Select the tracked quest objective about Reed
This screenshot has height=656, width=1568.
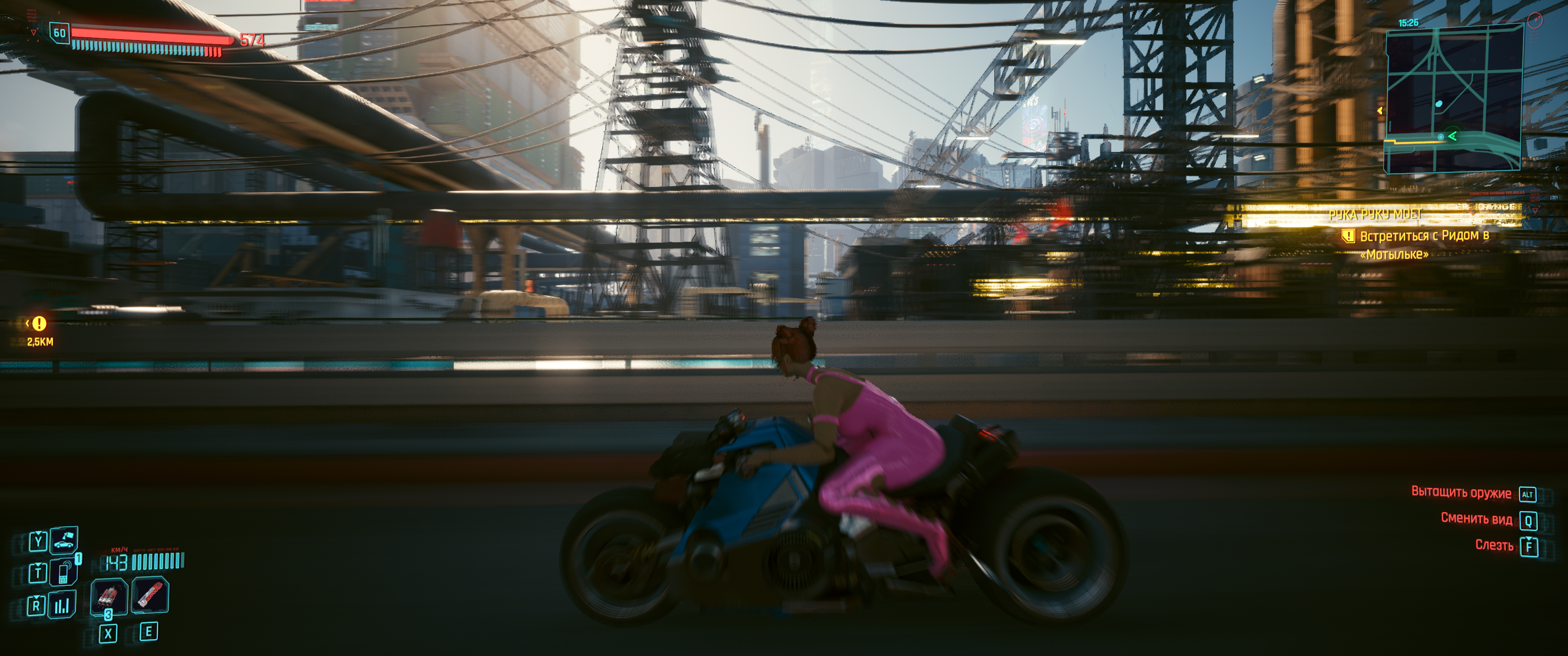(x=1424, y=244)
